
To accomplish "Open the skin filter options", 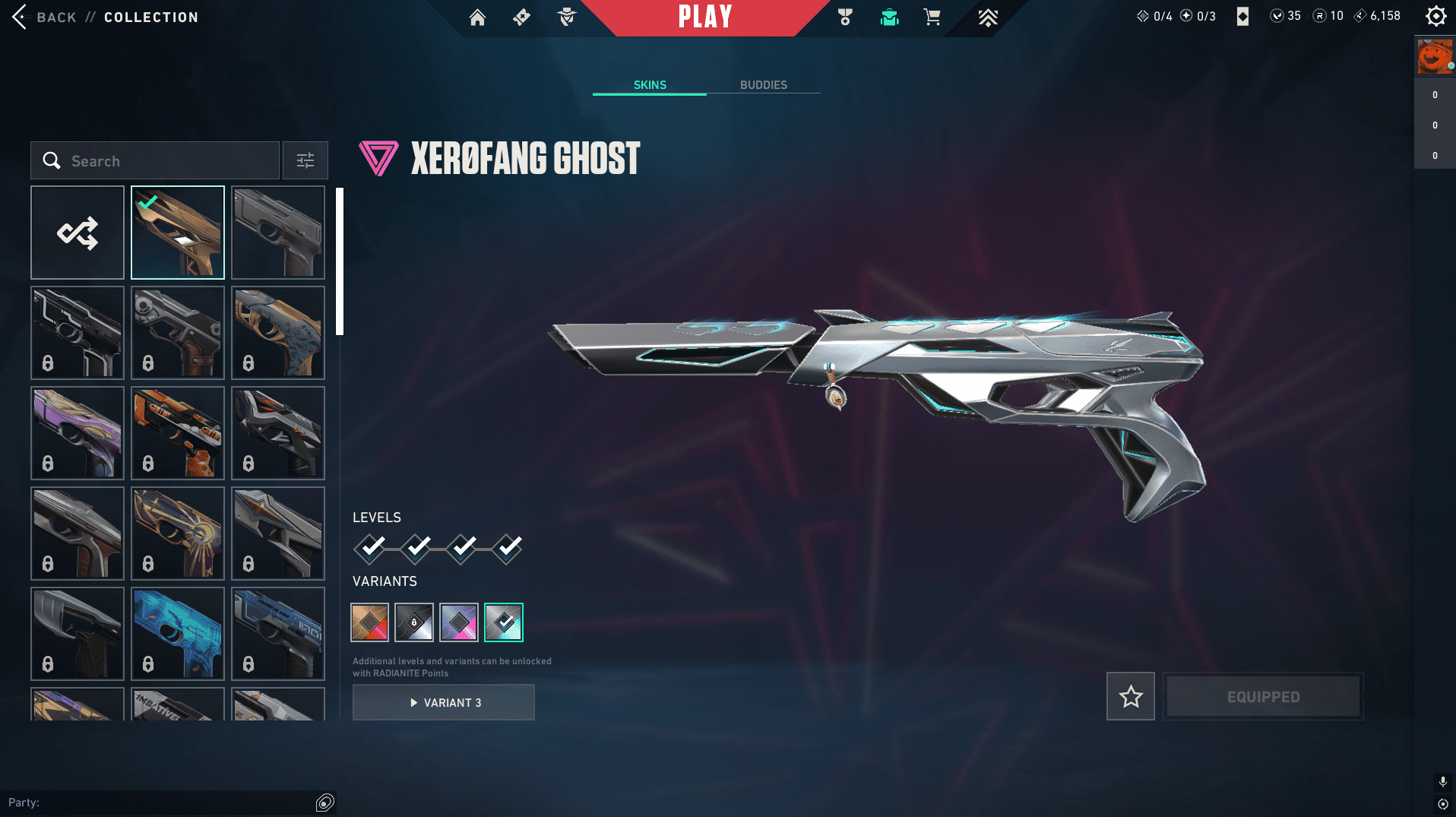I will click(305, 160).
